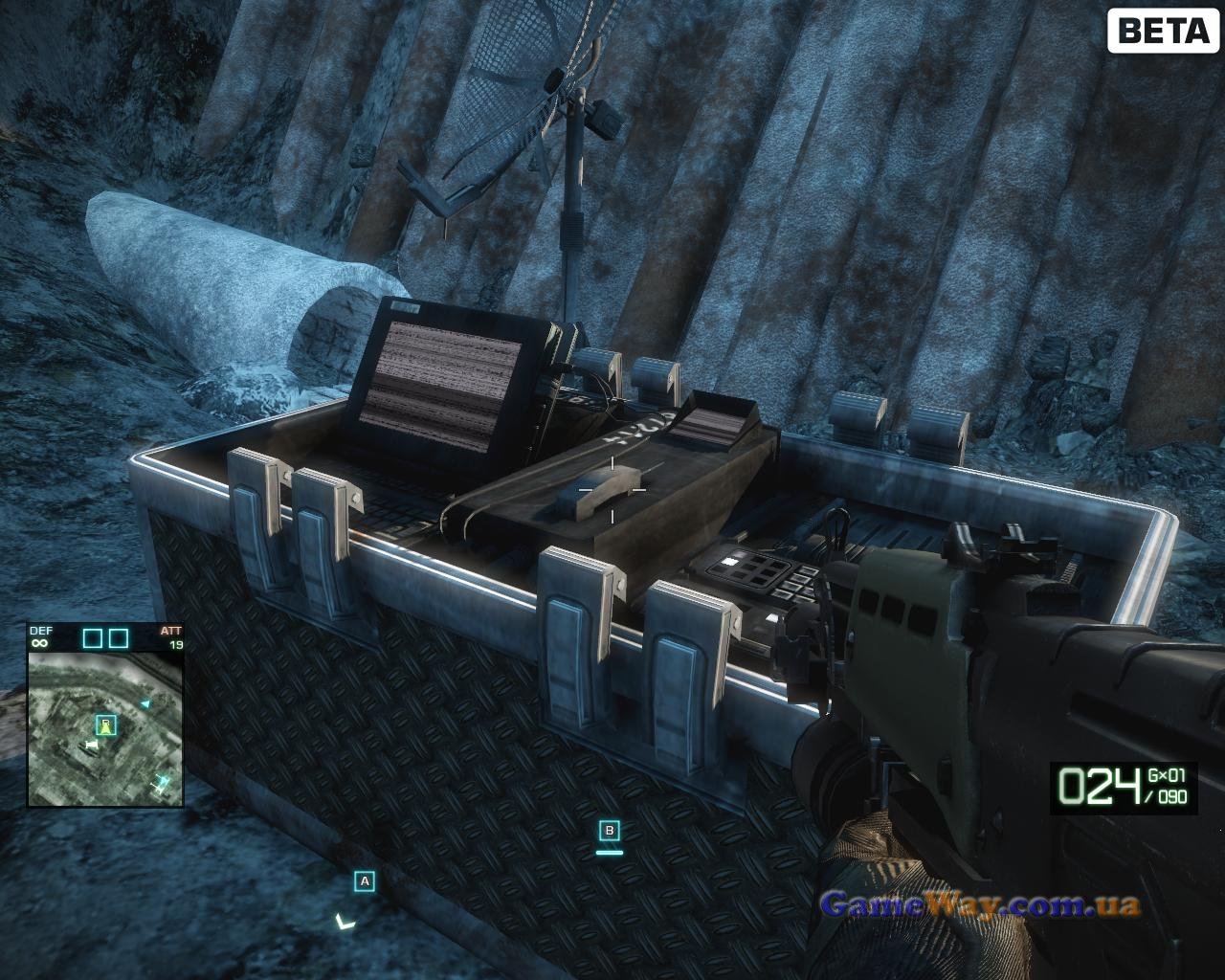Click the BETA badge

[x=1162, y=31]
